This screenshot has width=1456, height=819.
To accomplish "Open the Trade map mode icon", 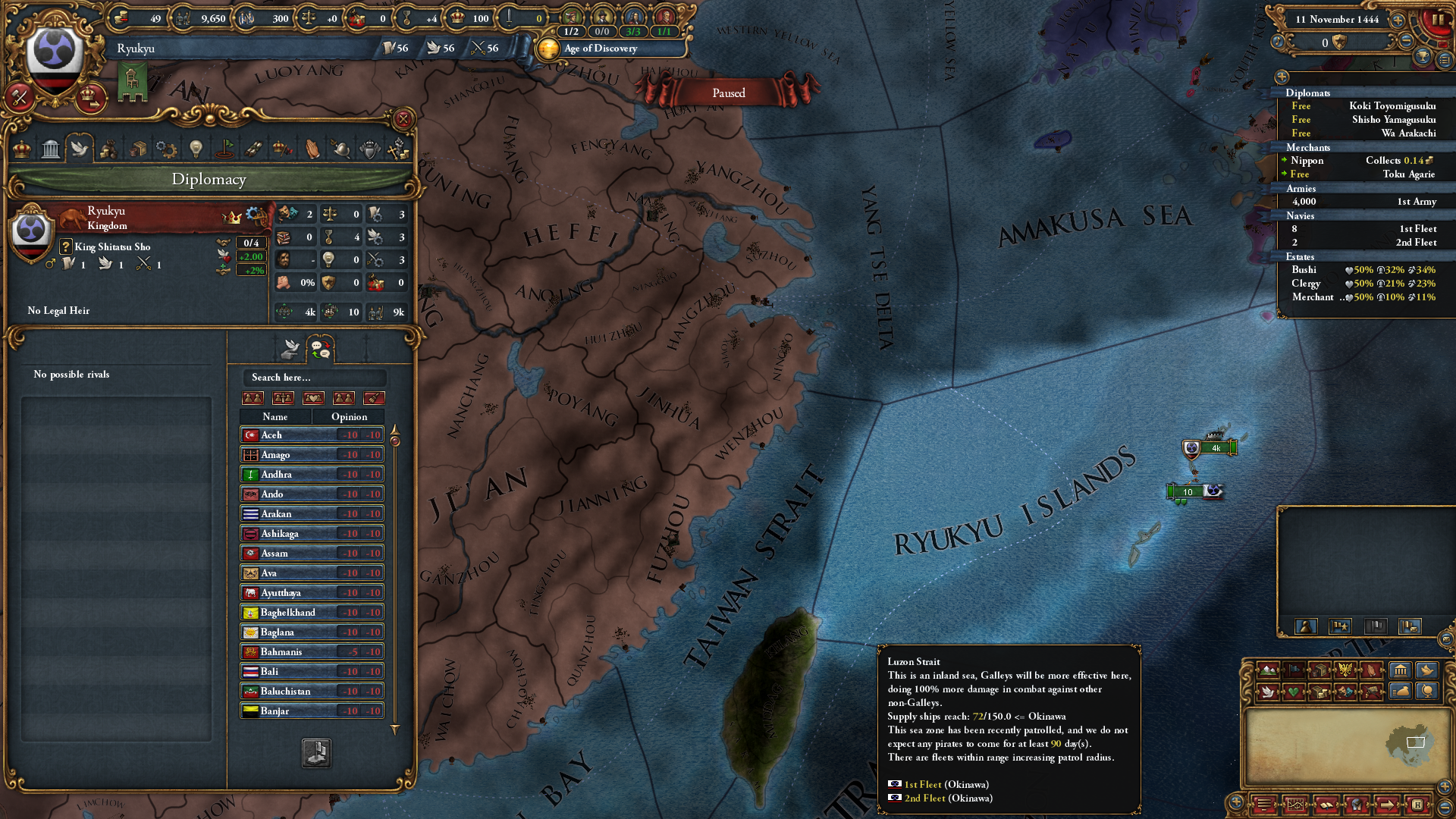I will pos(1320,670).
